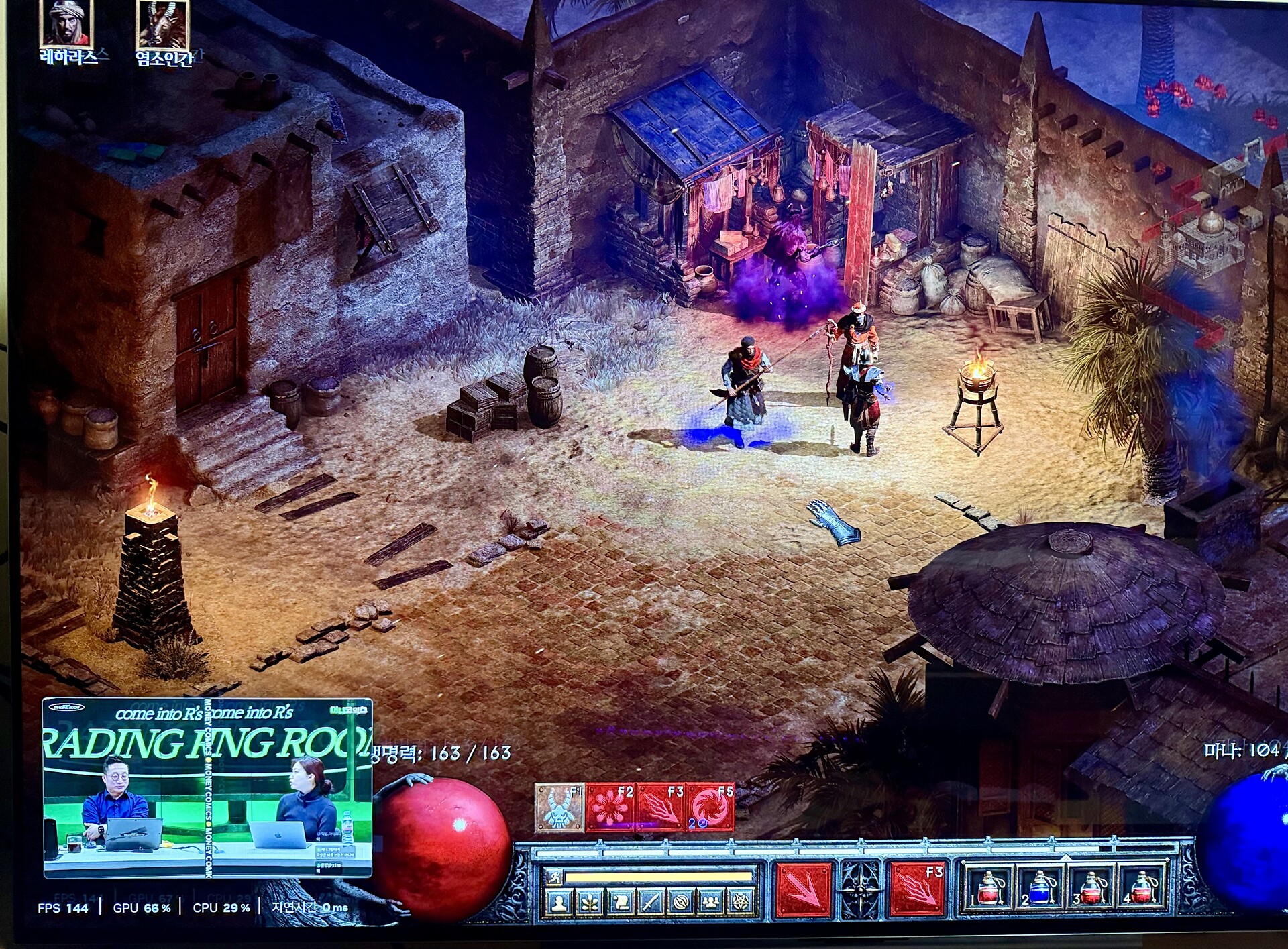Use the red potion in belt slot 3
The height and width of the screenshot is (949, 1288).
click(x=1090, y=888)
